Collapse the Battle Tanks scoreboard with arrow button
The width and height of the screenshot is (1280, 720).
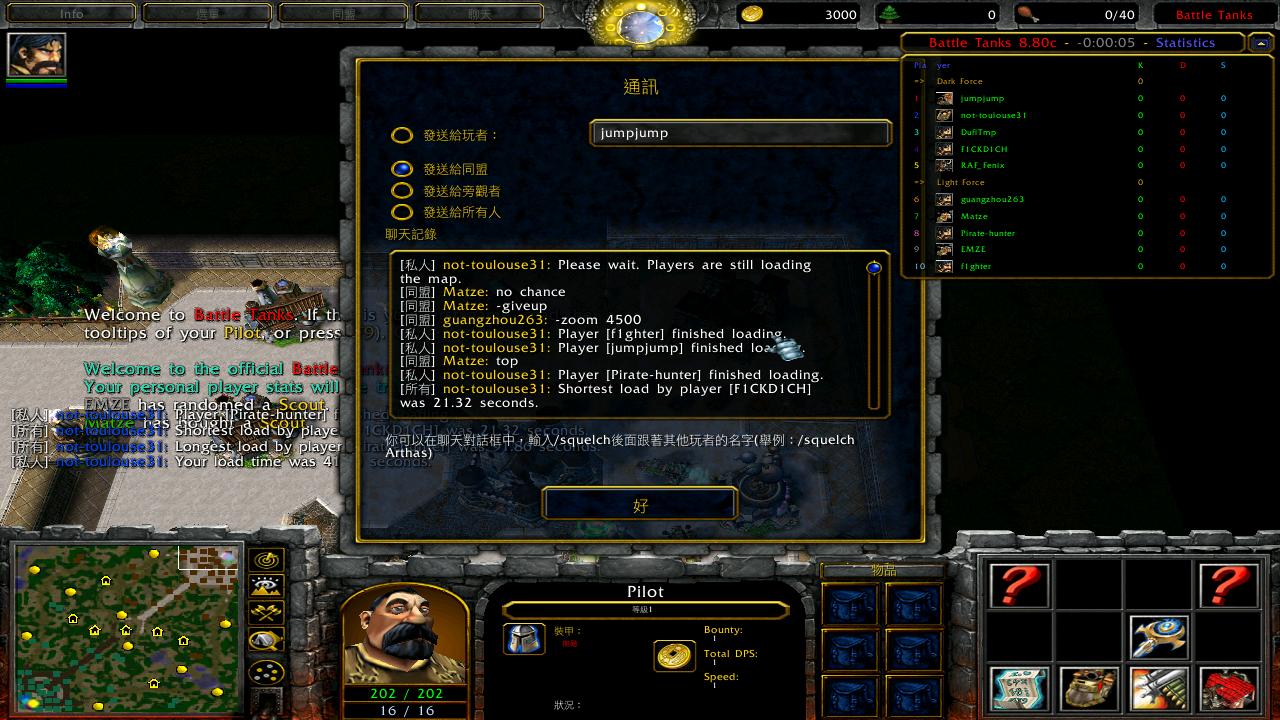pos(1258,43)
